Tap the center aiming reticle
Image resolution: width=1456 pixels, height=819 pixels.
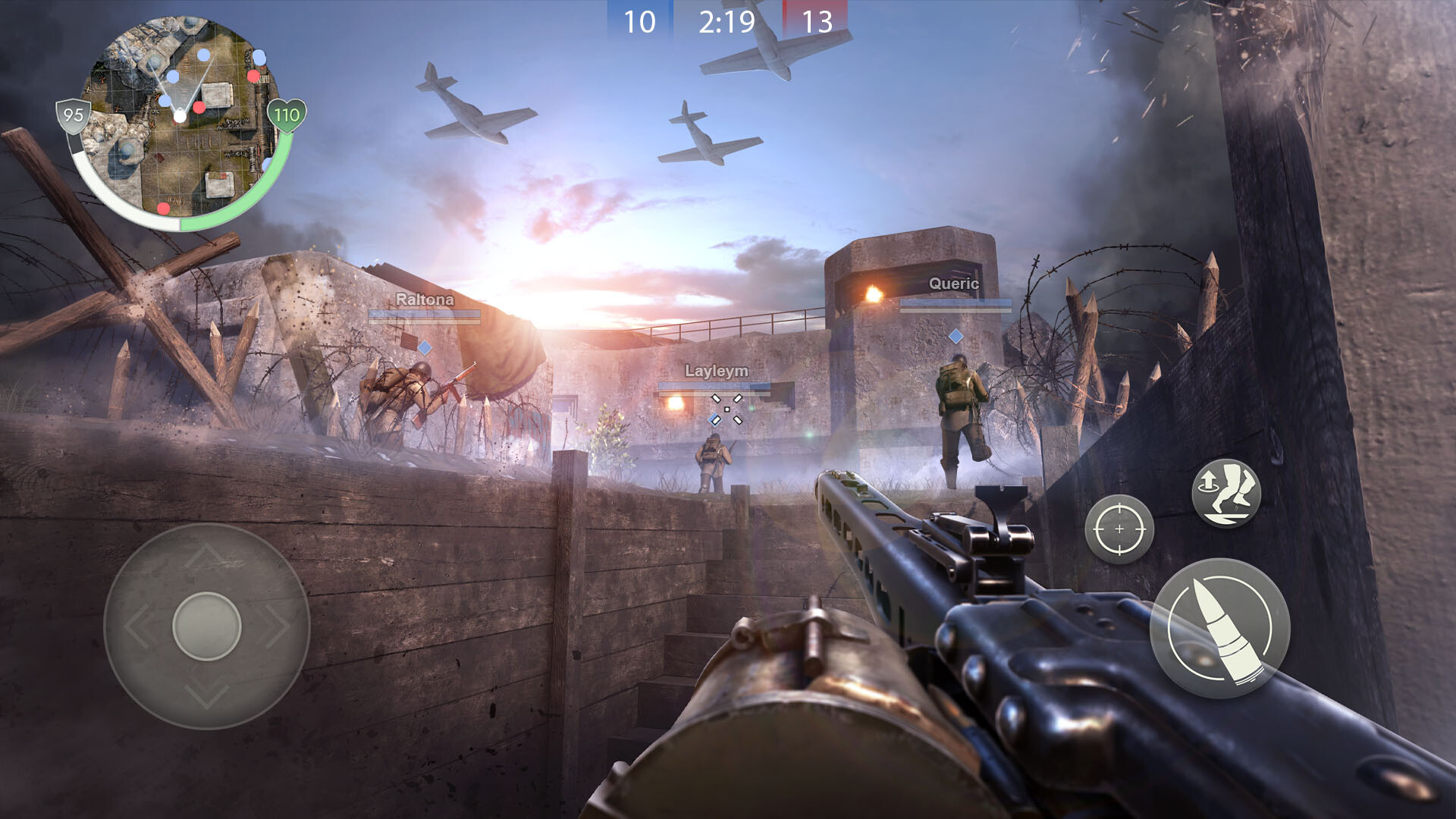[728, 409]
